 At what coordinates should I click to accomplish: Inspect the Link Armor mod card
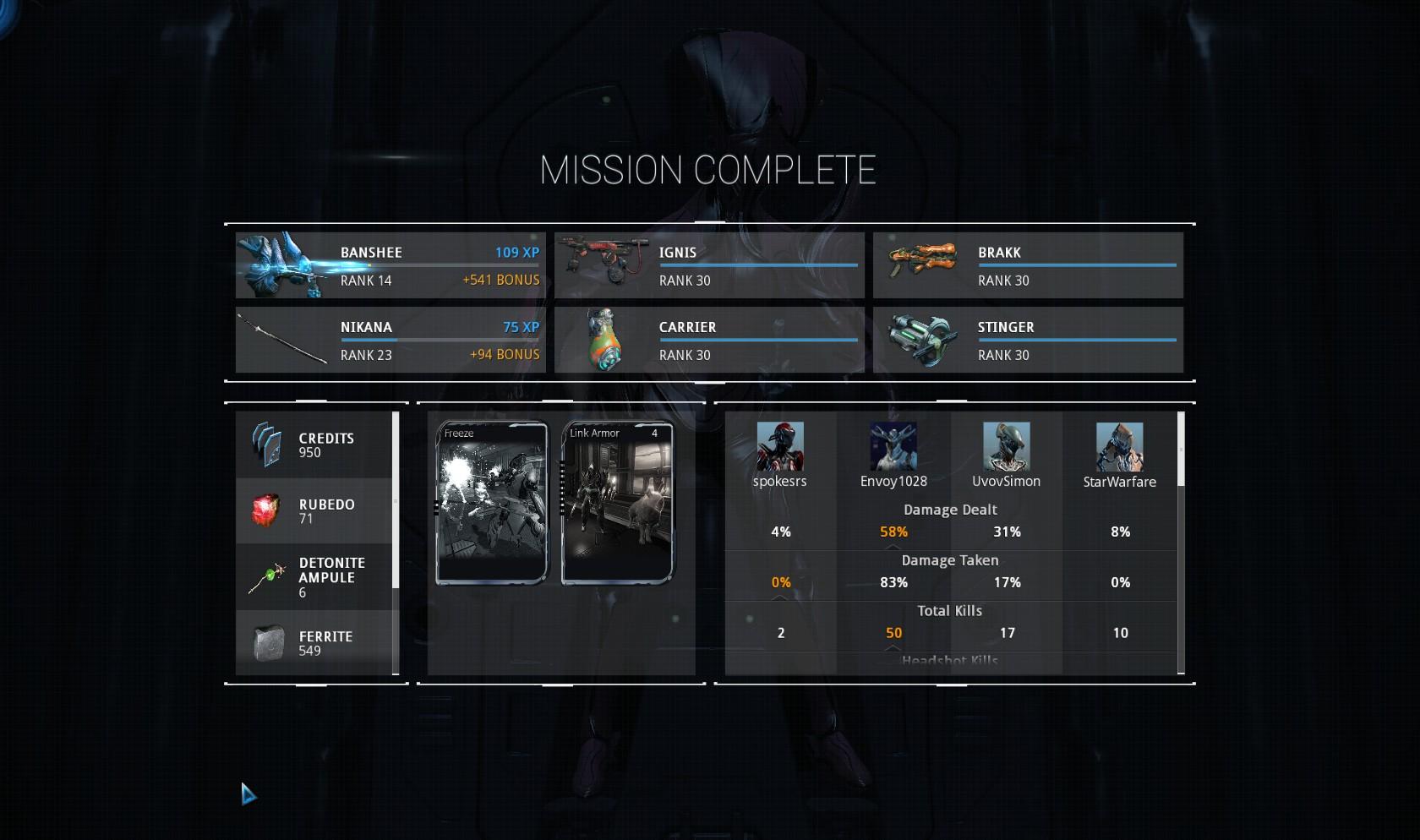[x=617, y=503]
